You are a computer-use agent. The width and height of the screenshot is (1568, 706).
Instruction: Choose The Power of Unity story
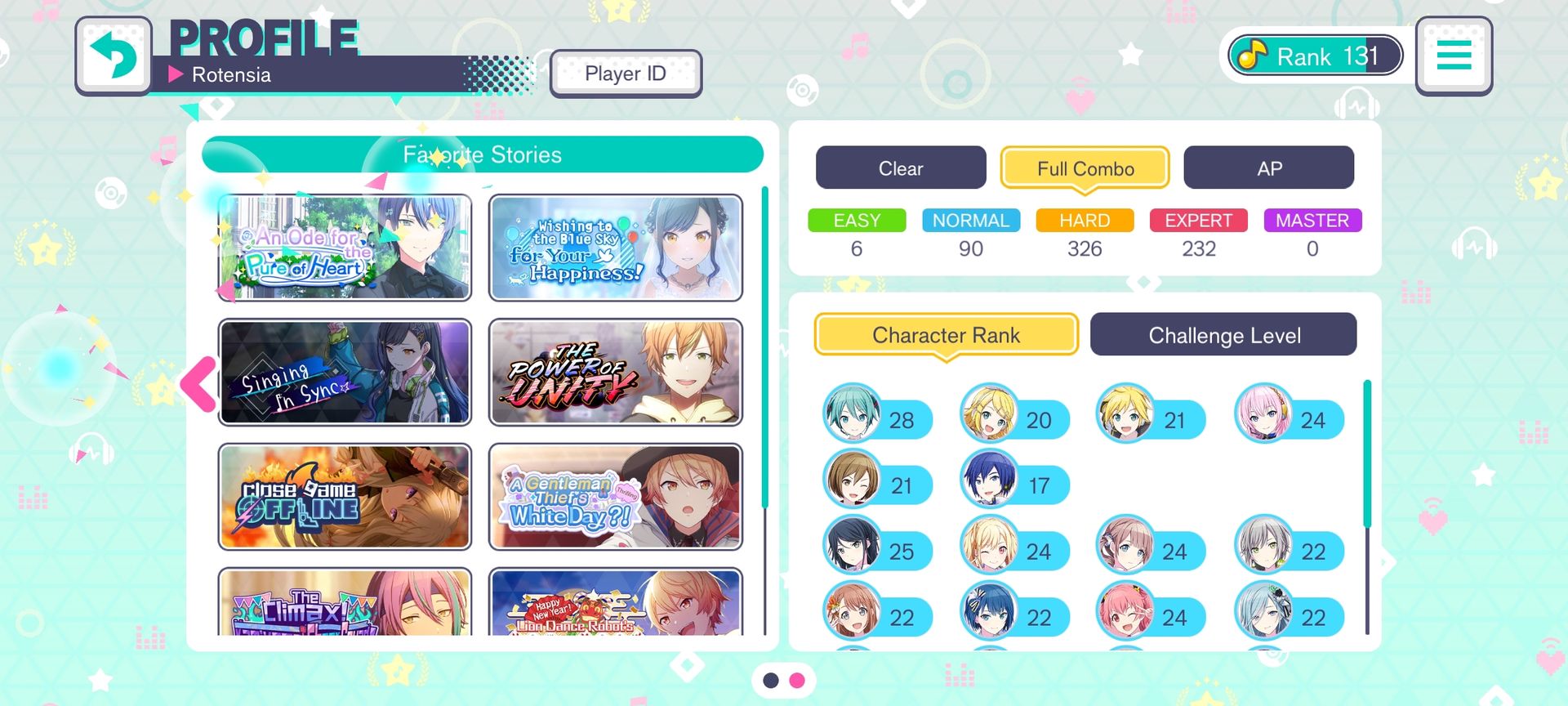616,373
